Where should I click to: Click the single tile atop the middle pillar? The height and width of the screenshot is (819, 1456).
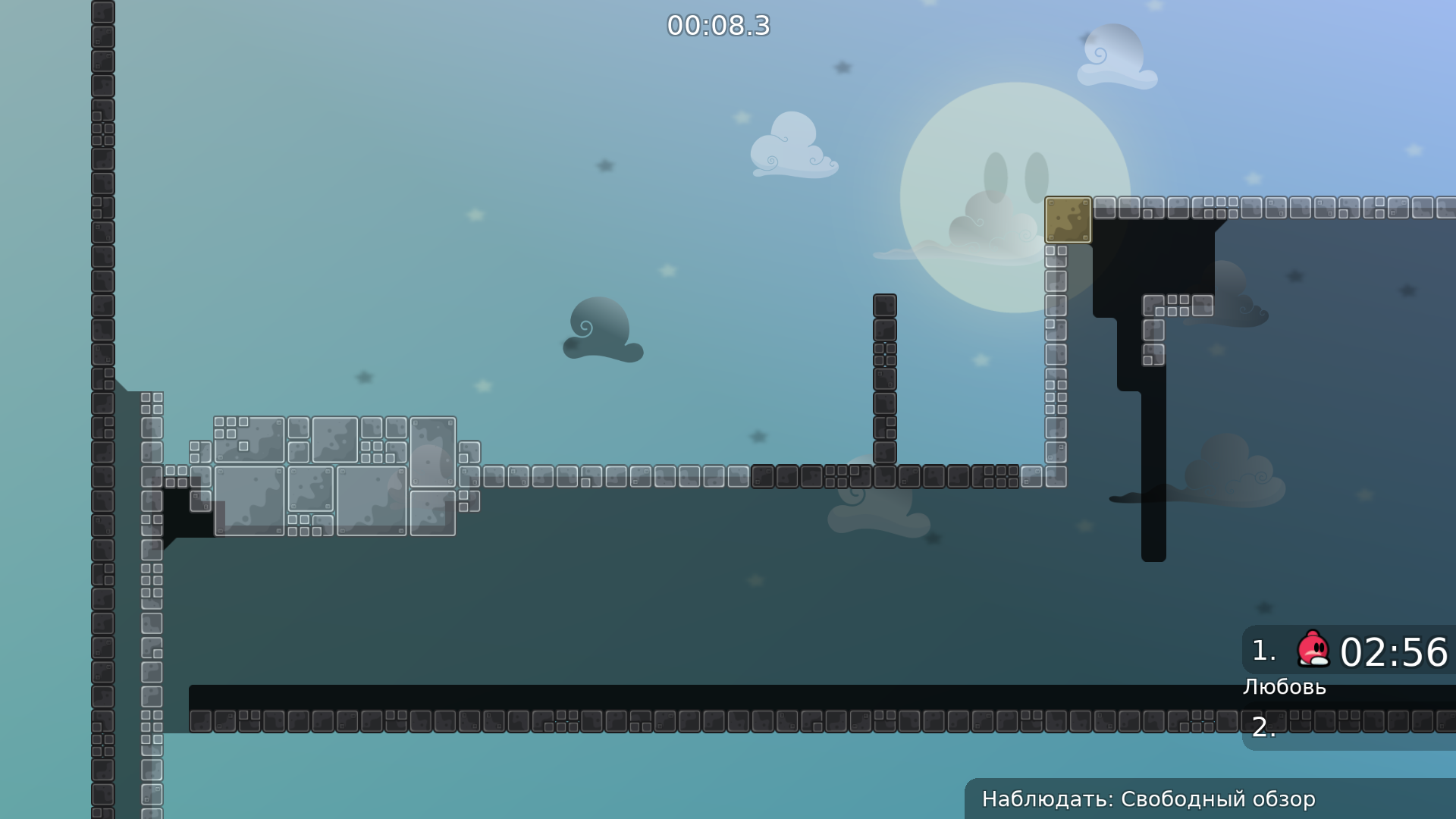(x=884, y=303)
